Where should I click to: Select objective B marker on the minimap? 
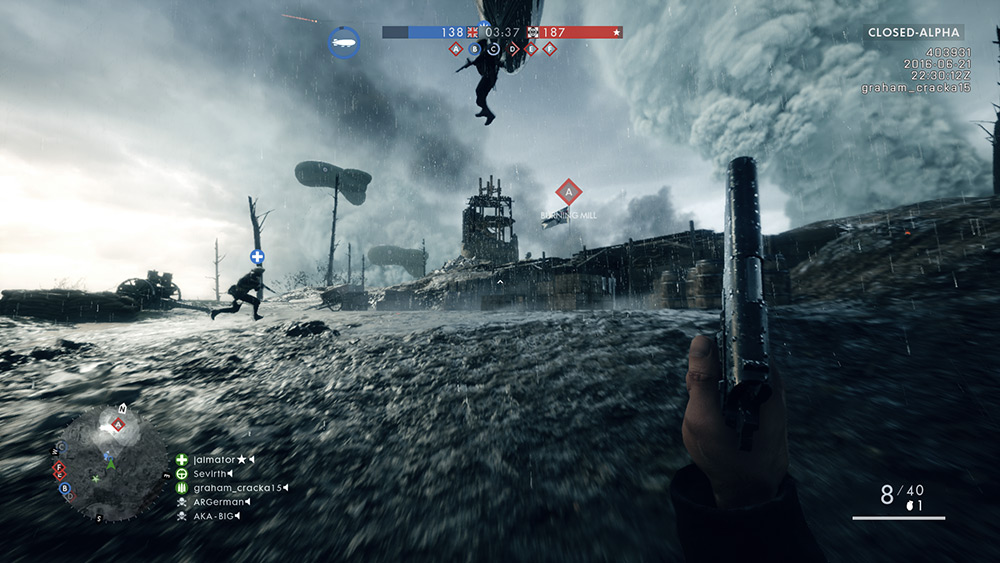[64, 488]
